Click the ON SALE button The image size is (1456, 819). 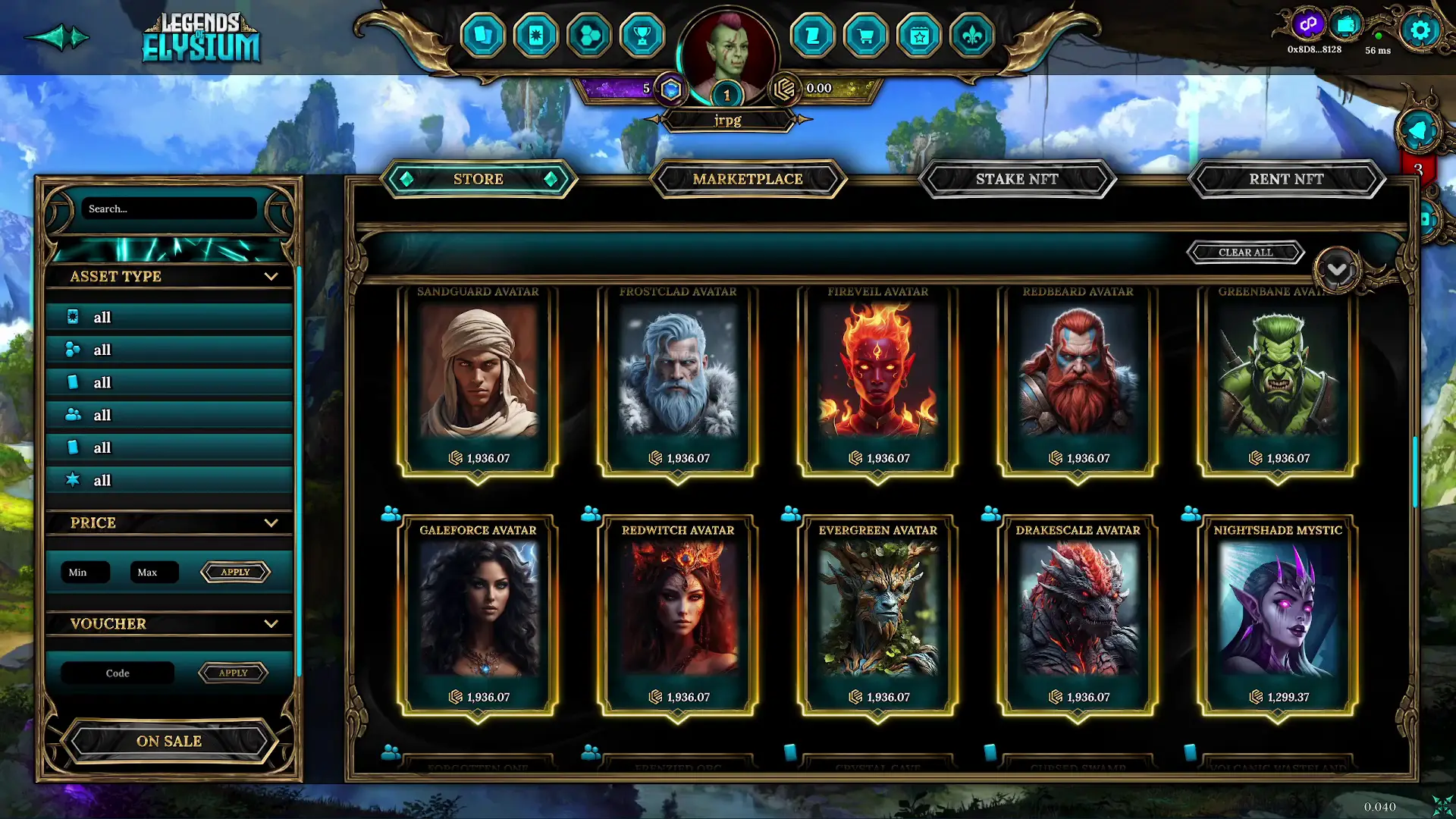click(168, 741)
